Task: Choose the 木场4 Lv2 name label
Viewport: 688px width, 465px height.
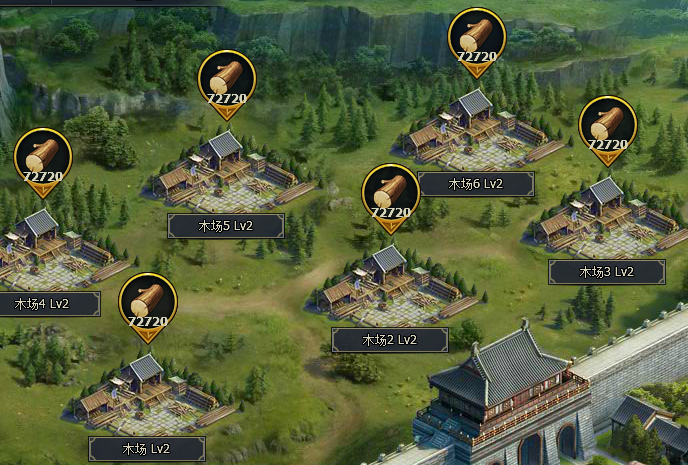Action: coord(43,304)
